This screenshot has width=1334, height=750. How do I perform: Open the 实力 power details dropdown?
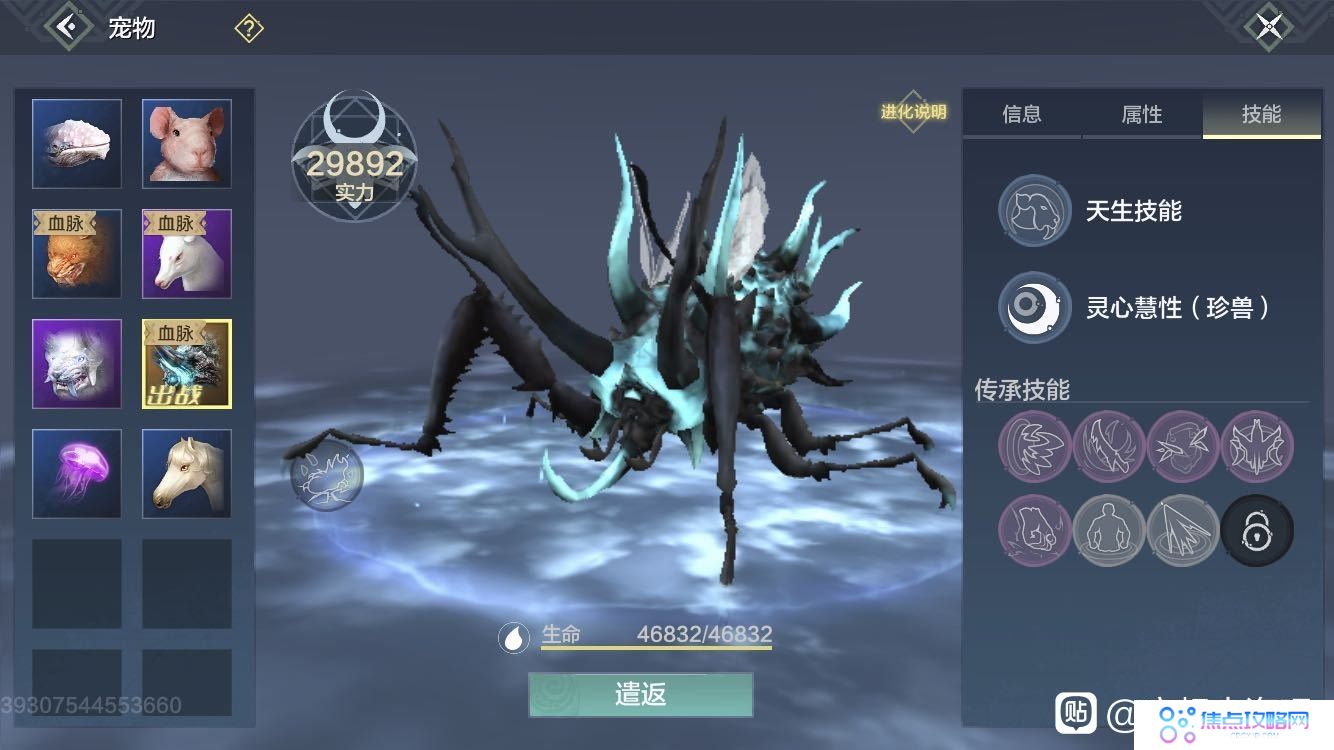(352, 191)
